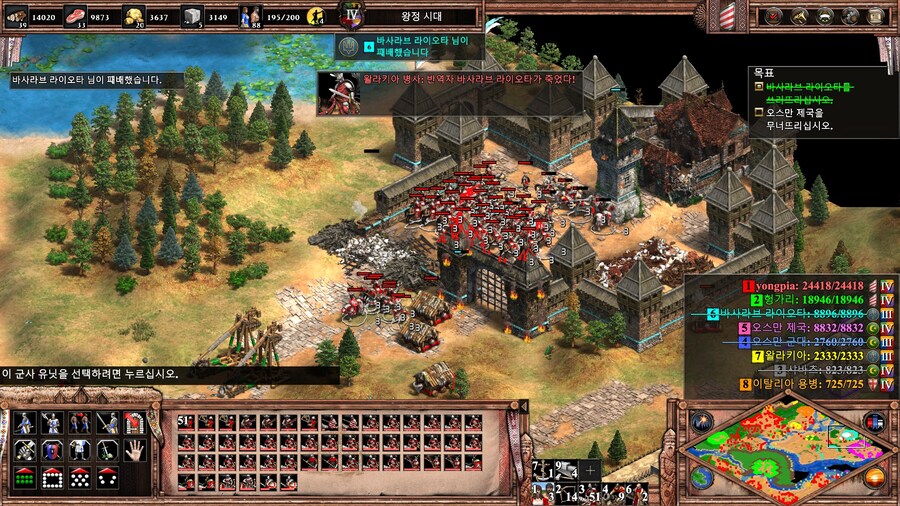Toggle the minimap banner flags button

(x=874, y=420)
